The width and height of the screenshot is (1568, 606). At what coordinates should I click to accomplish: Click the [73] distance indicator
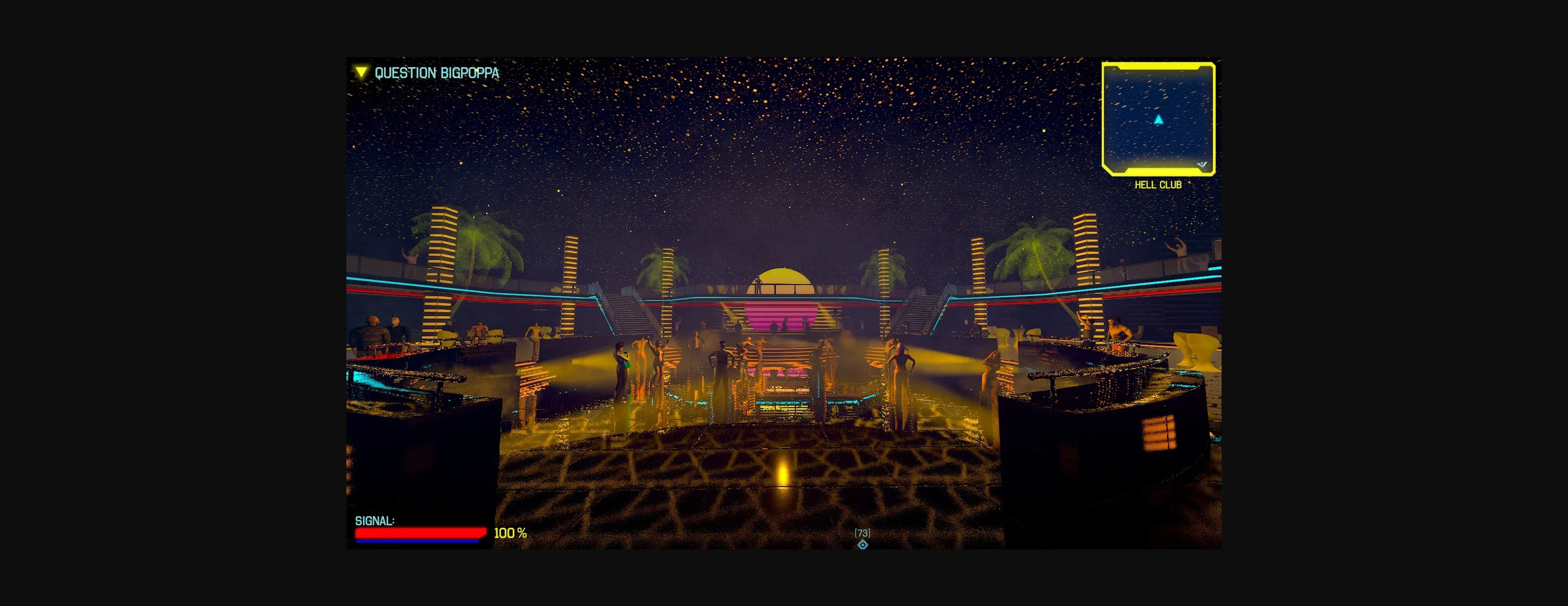[x=862, y=533]
